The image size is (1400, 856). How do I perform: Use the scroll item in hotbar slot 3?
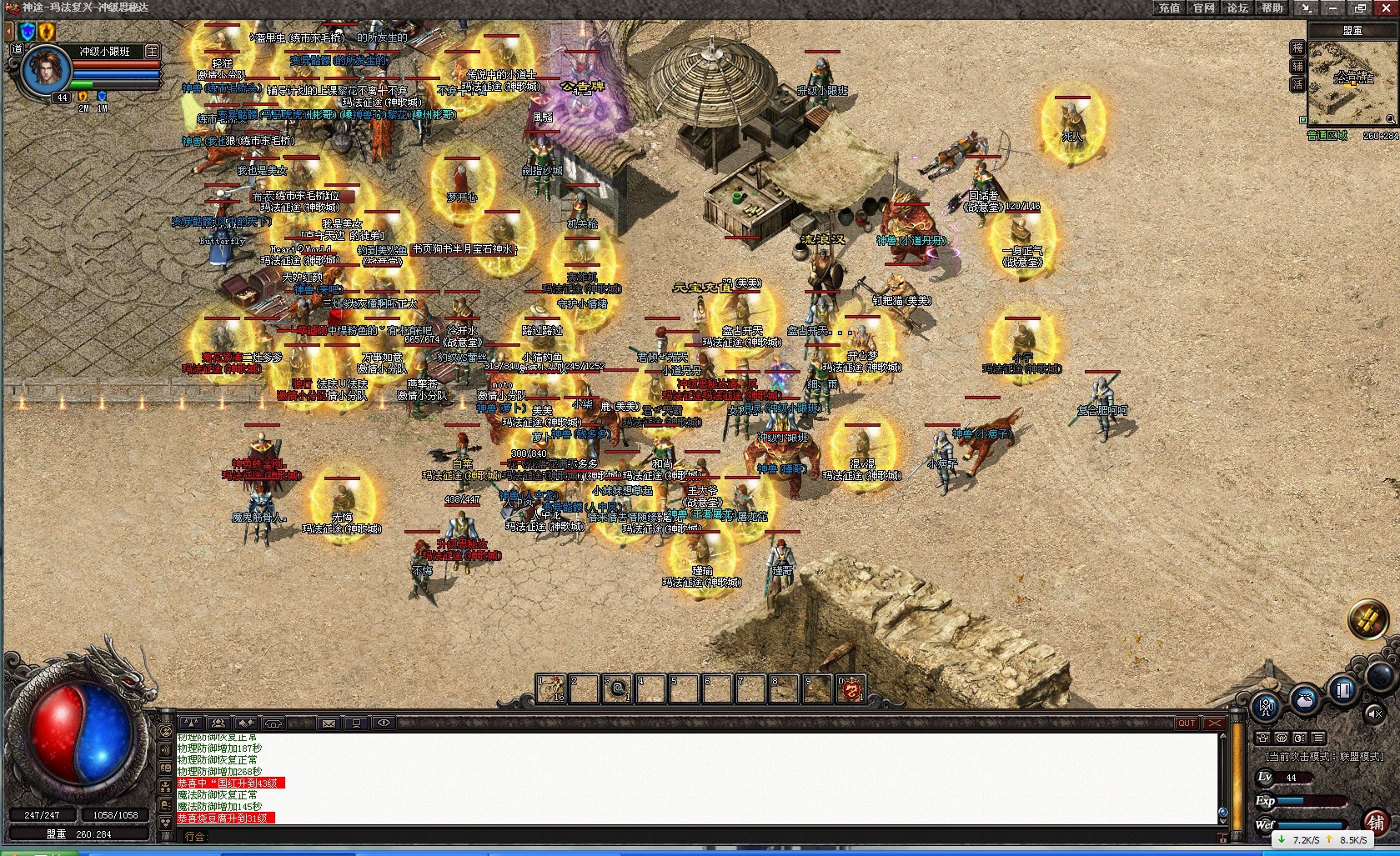pyautogui.click(x=617, y=689)
